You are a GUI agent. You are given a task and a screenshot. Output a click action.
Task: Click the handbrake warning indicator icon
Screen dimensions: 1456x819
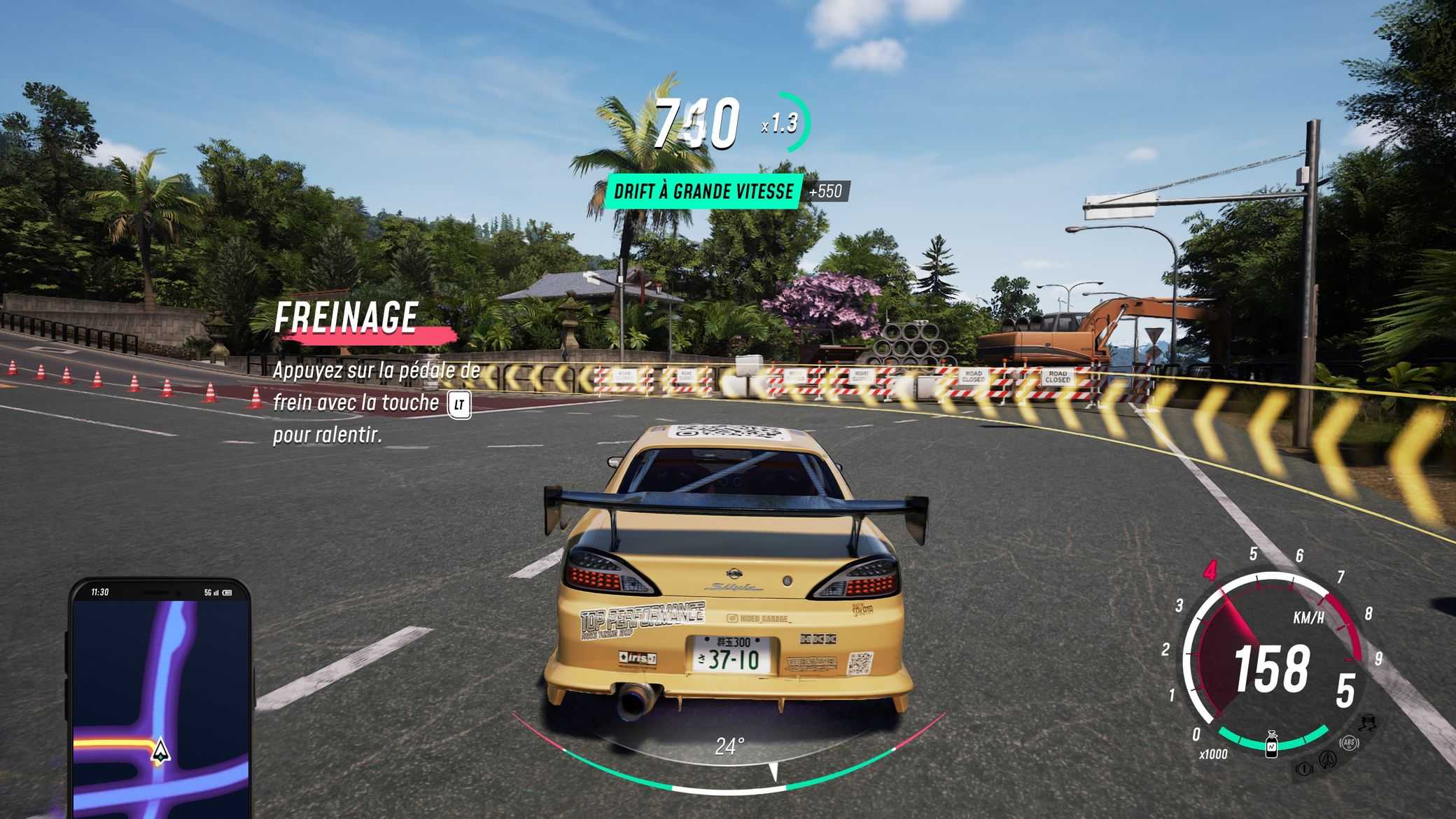(1303, 769)
